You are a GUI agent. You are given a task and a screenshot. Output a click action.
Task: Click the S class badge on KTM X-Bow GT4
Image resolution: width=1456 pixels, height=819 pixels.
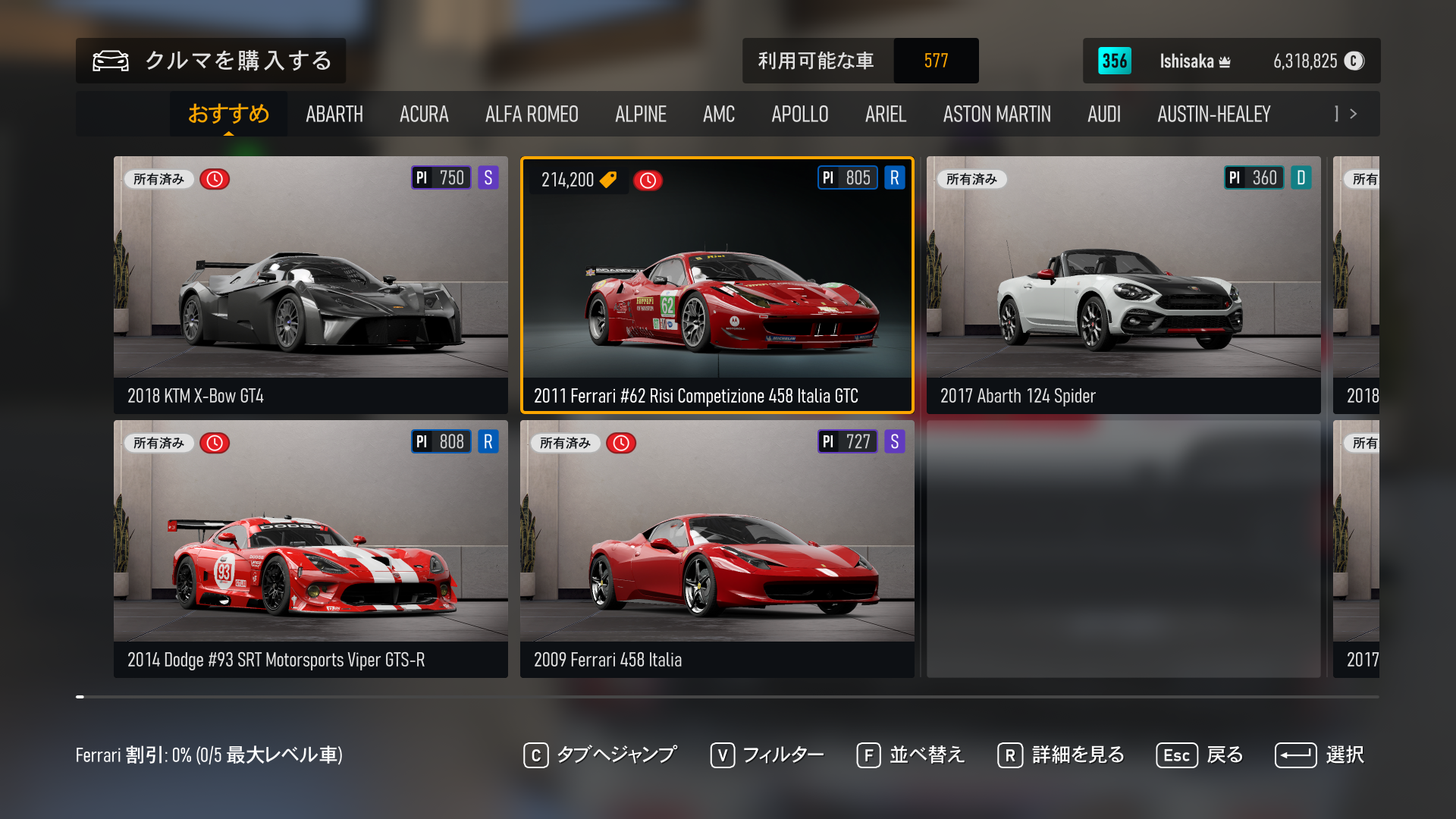(489, 177)
